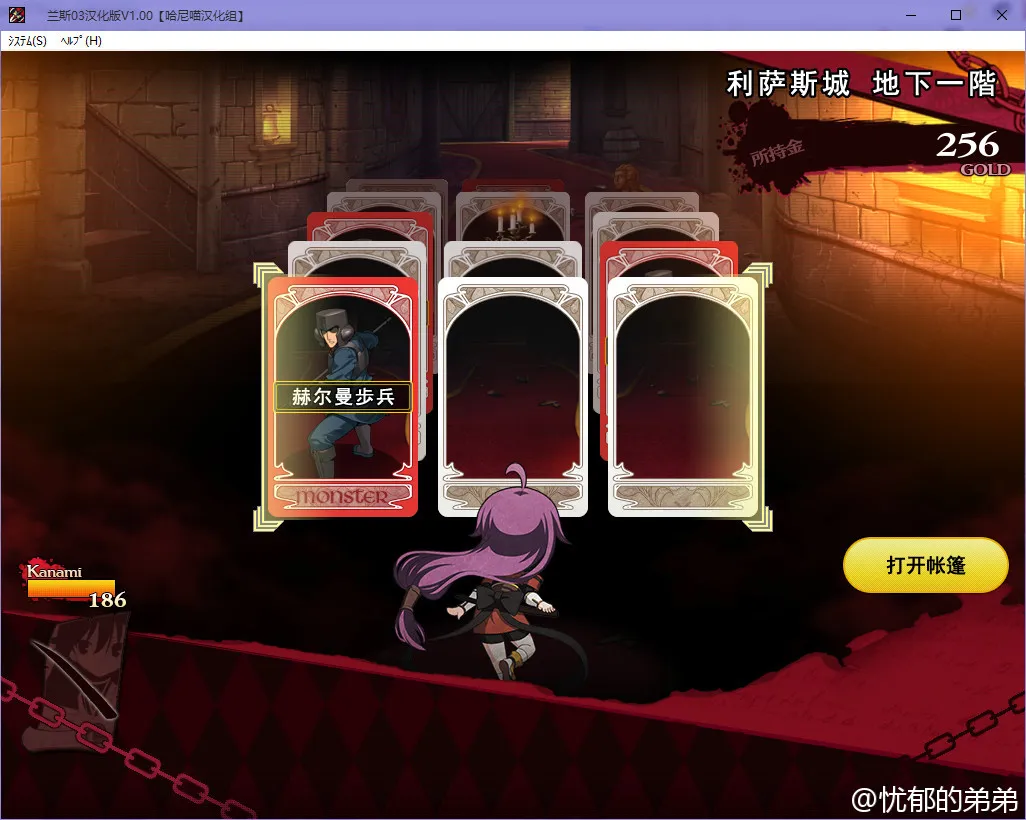This screenshot has height=820, width=1026.
Task: Open the ヘルプ(H) menu
Action: tap(81, 41)
